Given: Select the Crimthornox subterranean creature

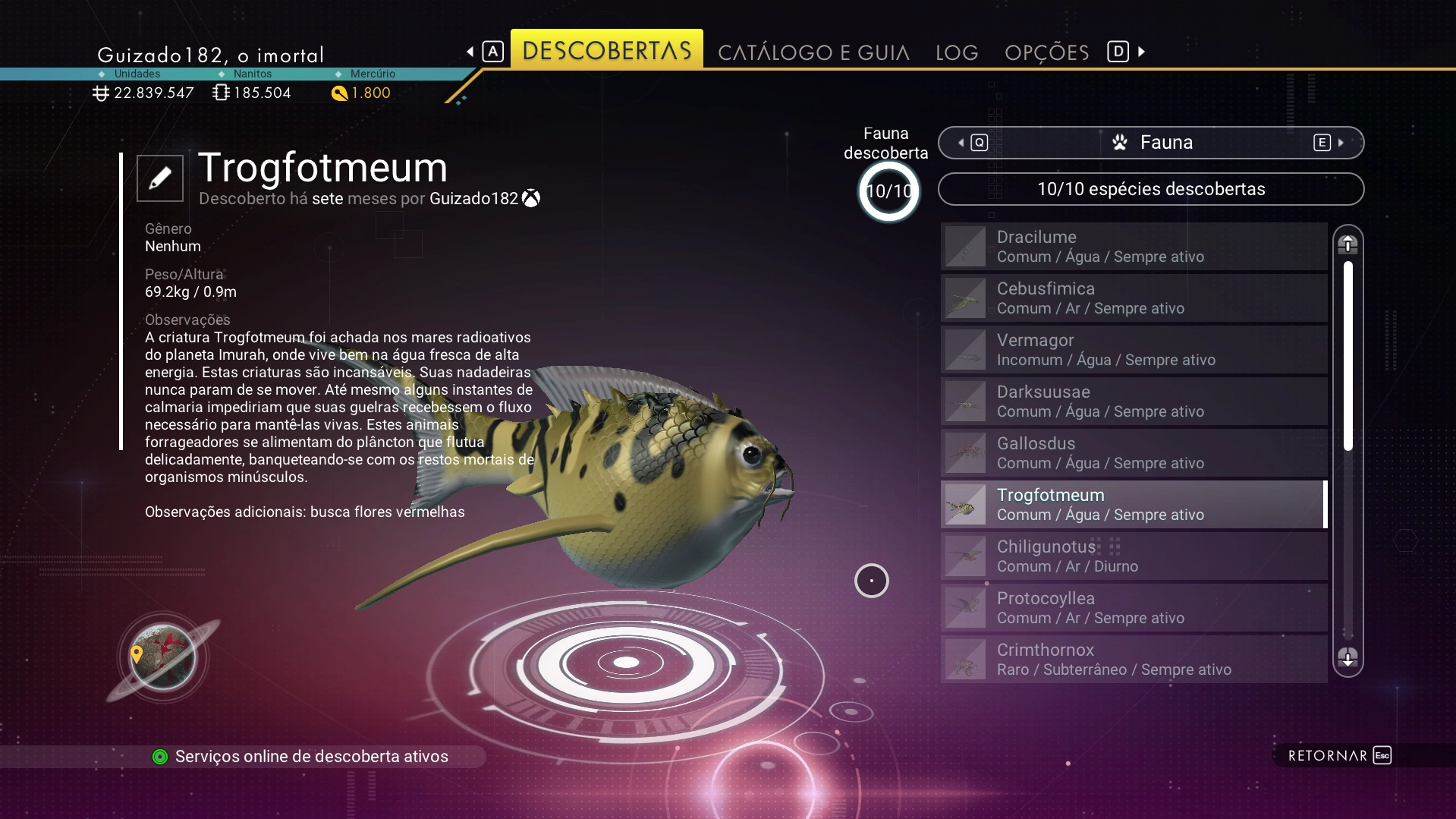Looking at the screenshot, I should (x=1134, y=660).
